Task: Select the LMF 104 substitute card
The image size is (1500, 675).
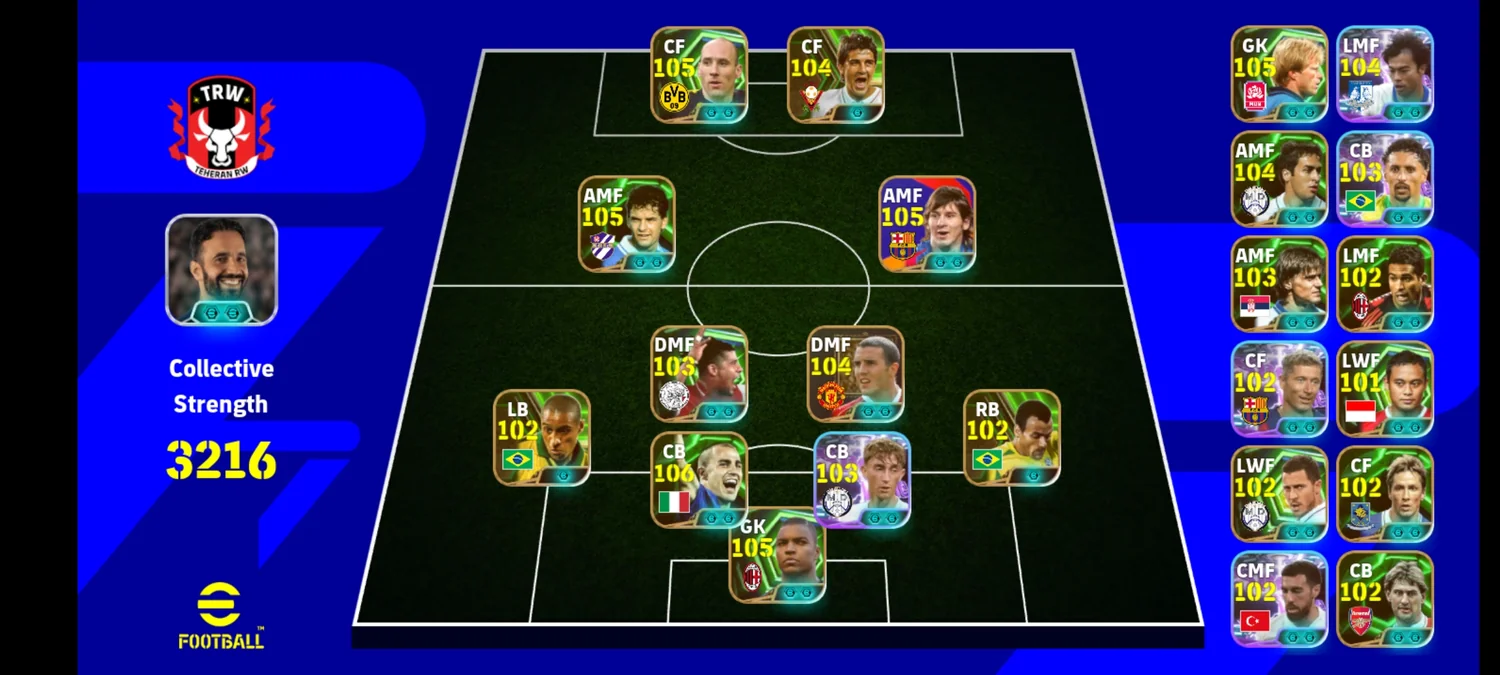Action: [x=1384, y=74]
